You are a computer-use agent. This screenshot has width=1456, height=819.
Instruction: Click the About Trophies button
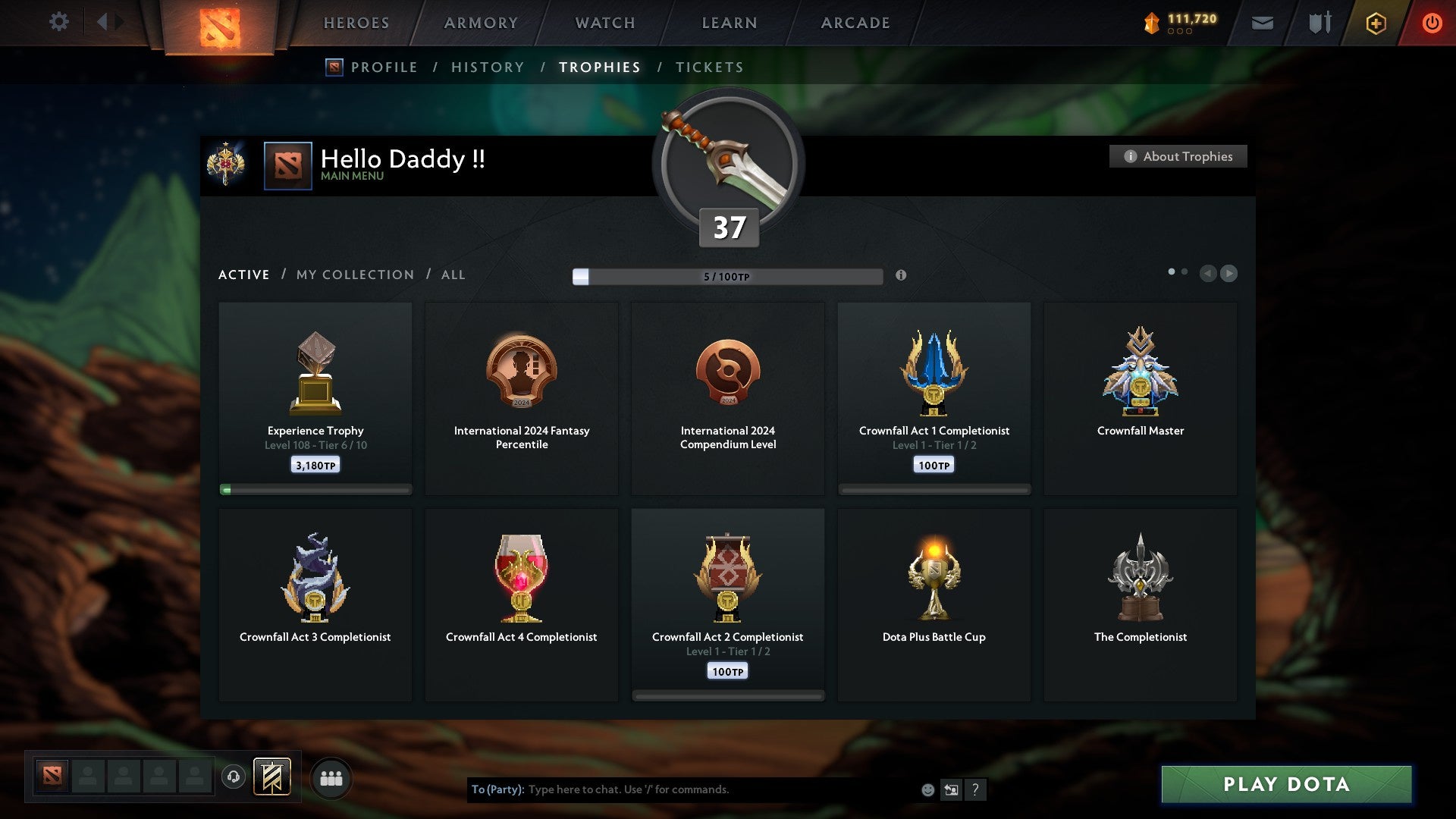point(1177,156)
